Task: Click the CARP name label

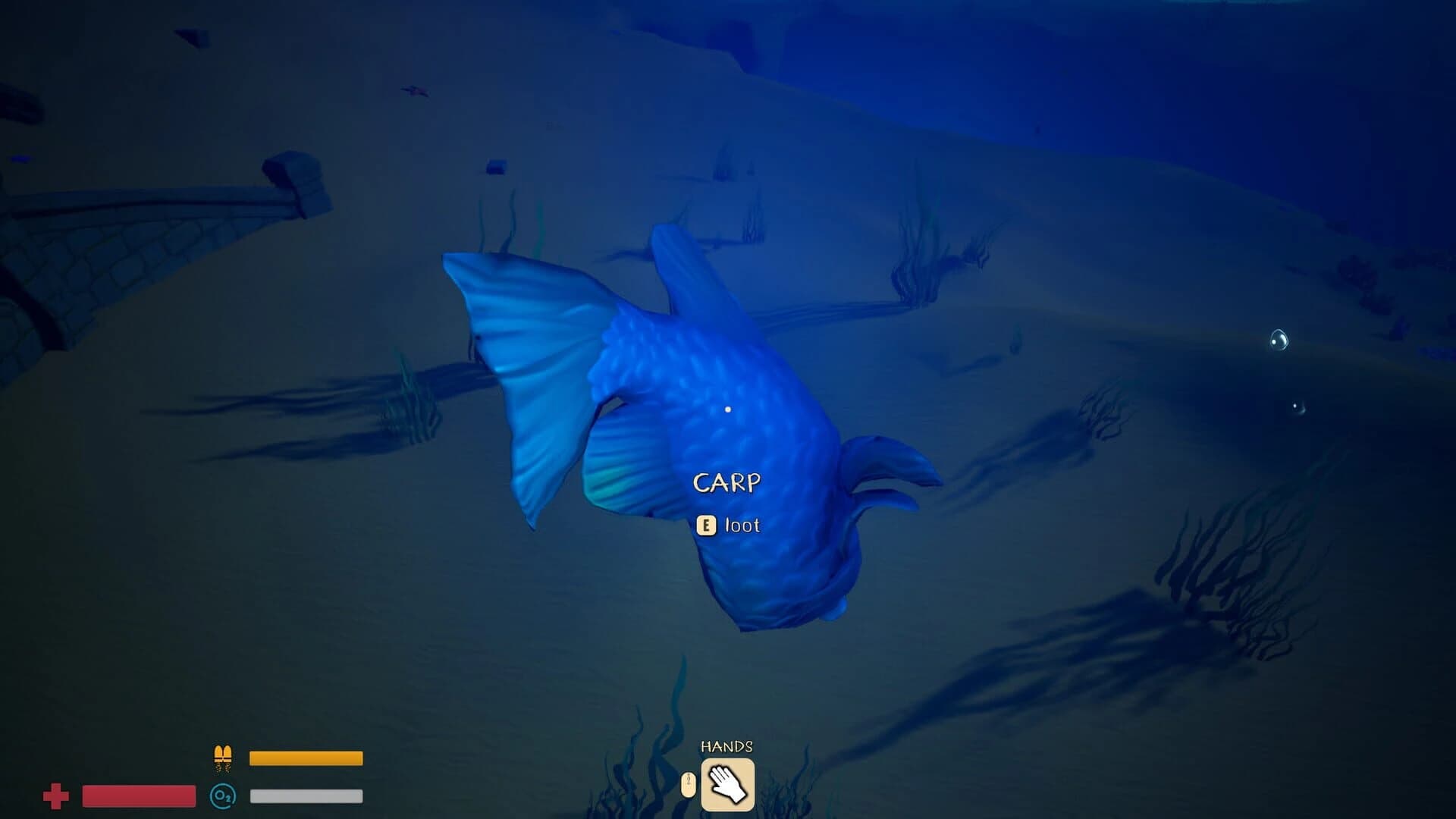Action: point(727,482)
